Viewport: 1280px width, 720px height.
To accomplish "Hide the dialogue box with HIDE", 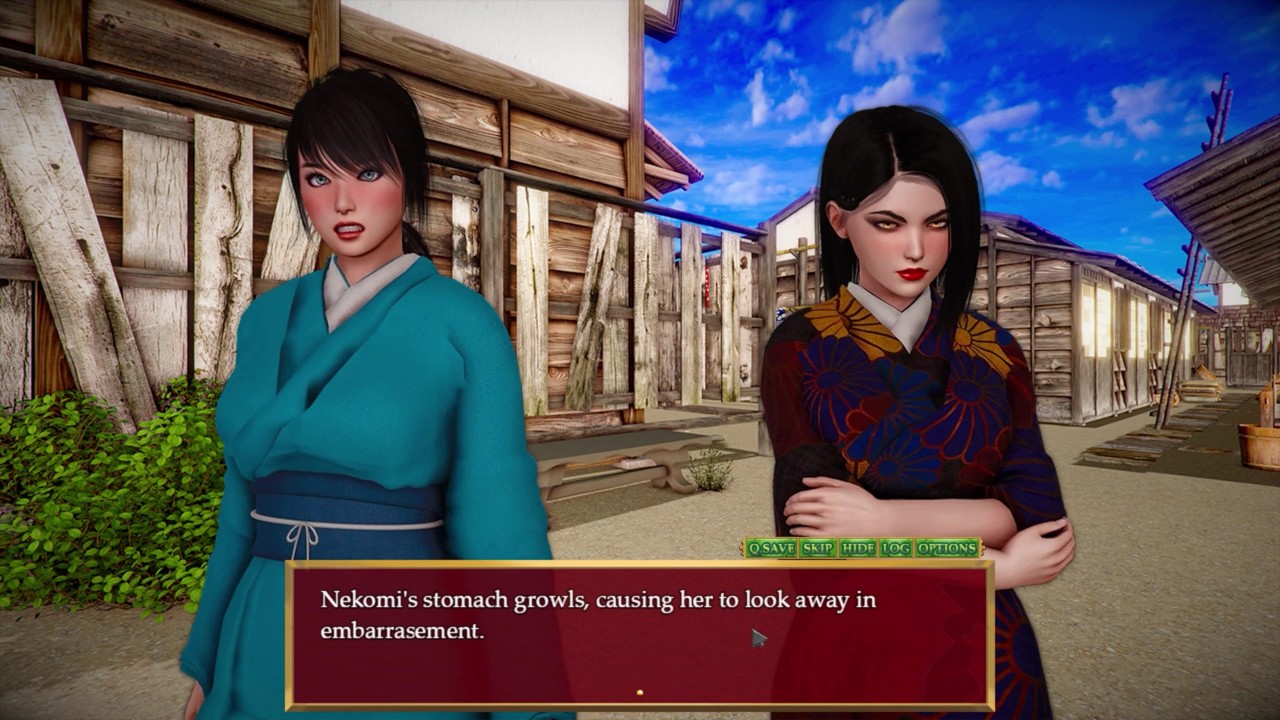I will pos(858,548).
